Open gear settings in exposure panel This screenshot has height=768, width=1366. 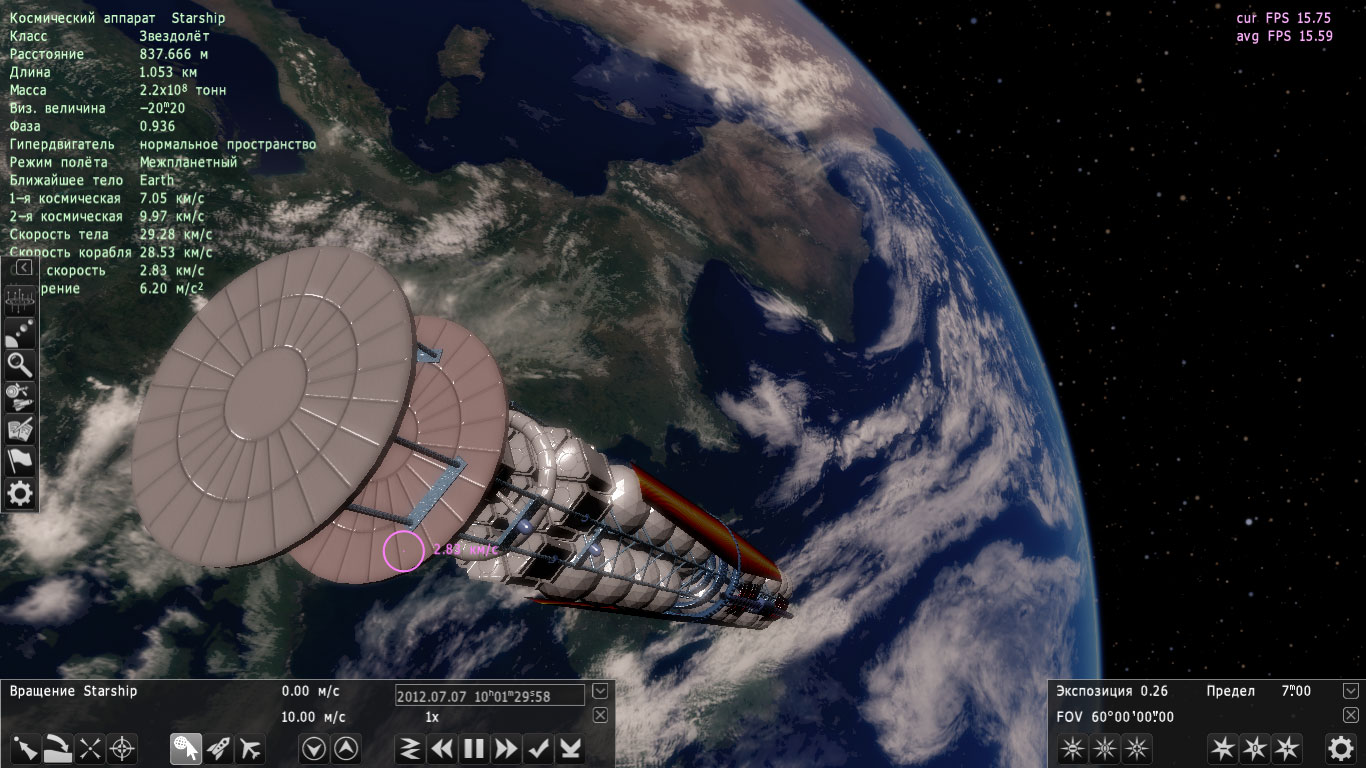(1340, 748)
